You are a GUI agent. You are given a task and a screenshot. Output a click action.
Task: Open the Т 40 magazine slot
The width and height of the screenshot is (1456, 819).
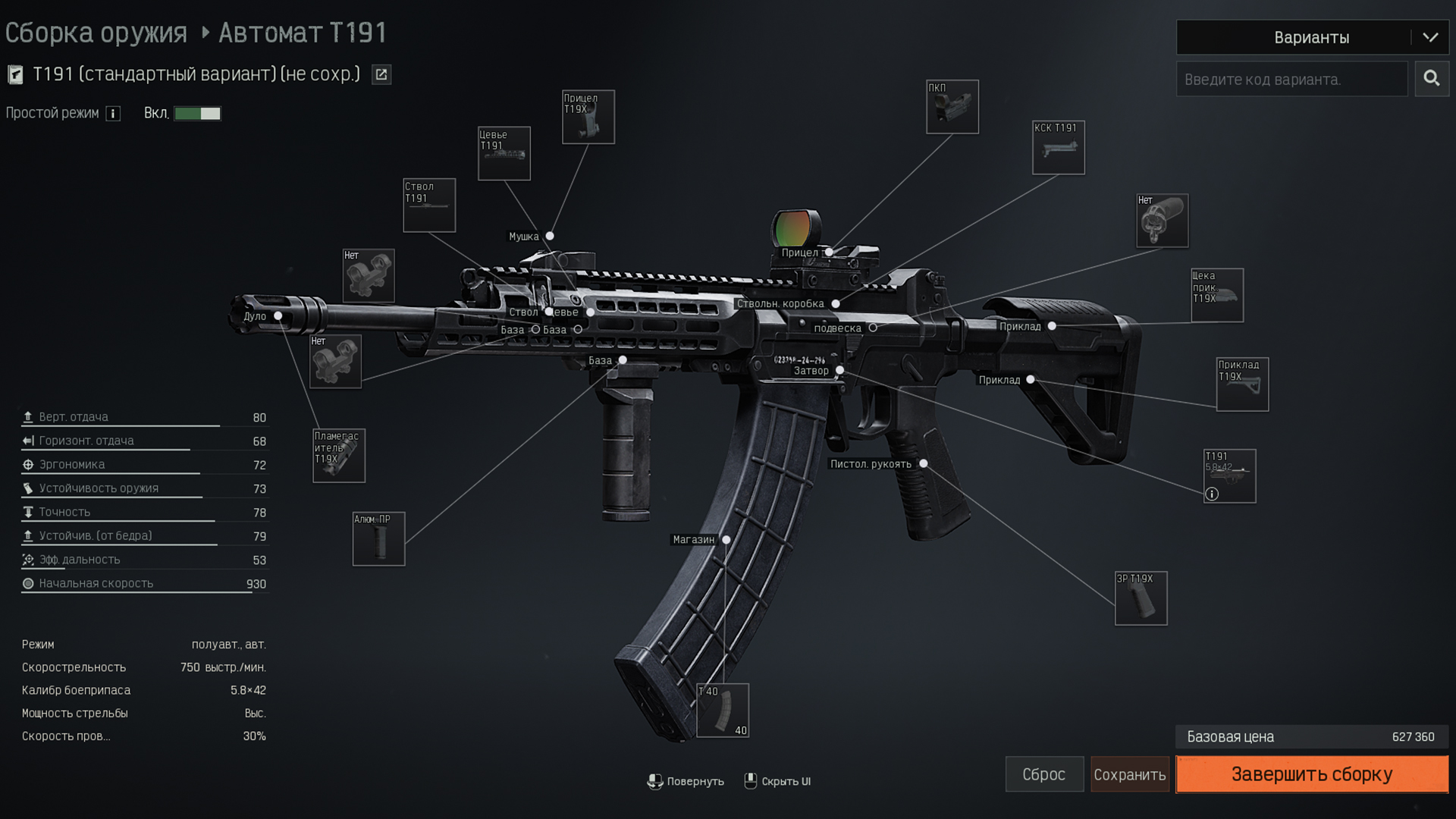tap(723, 711)
